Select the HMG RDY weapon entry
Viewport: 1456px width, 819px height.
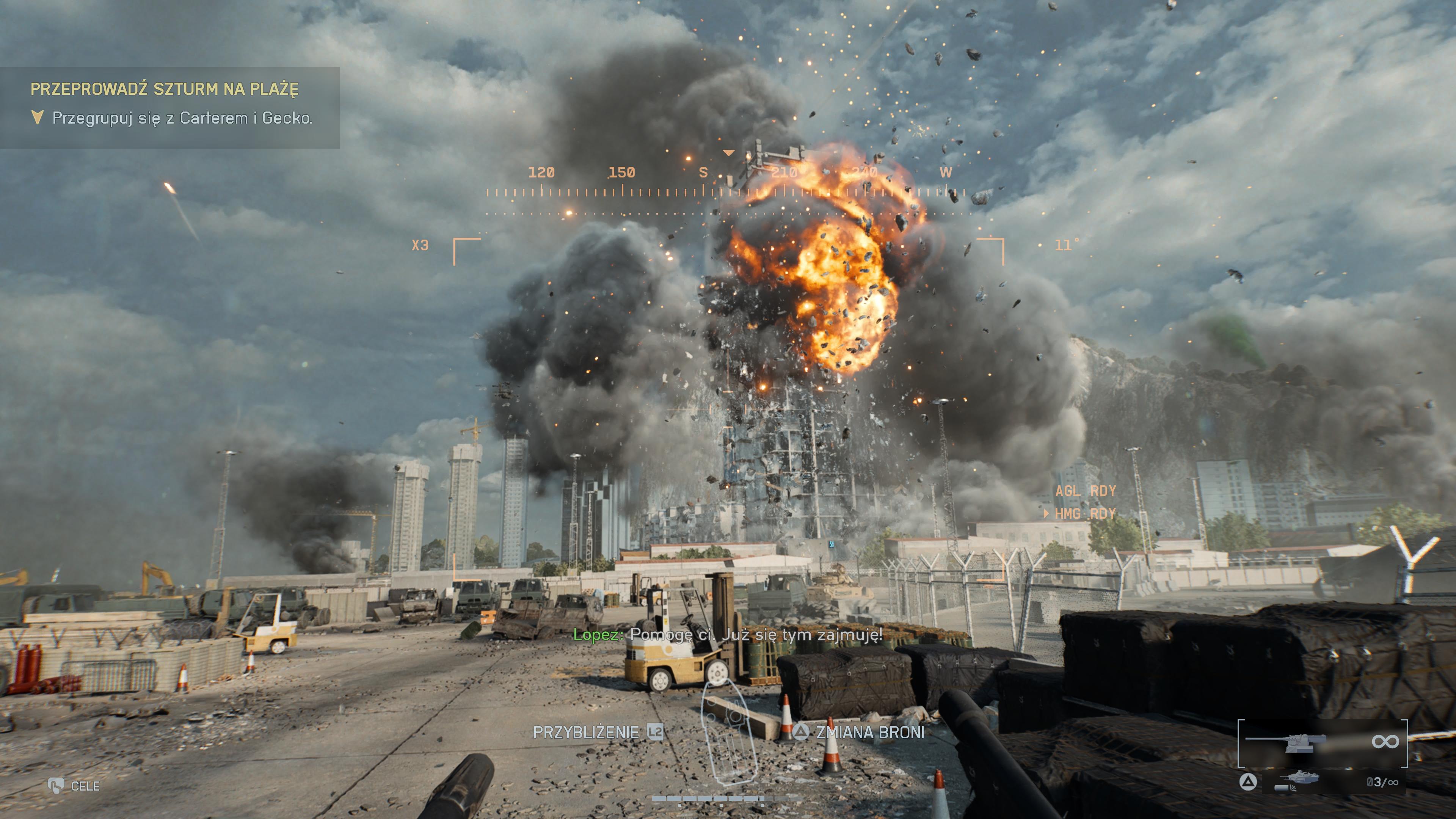1085,514
